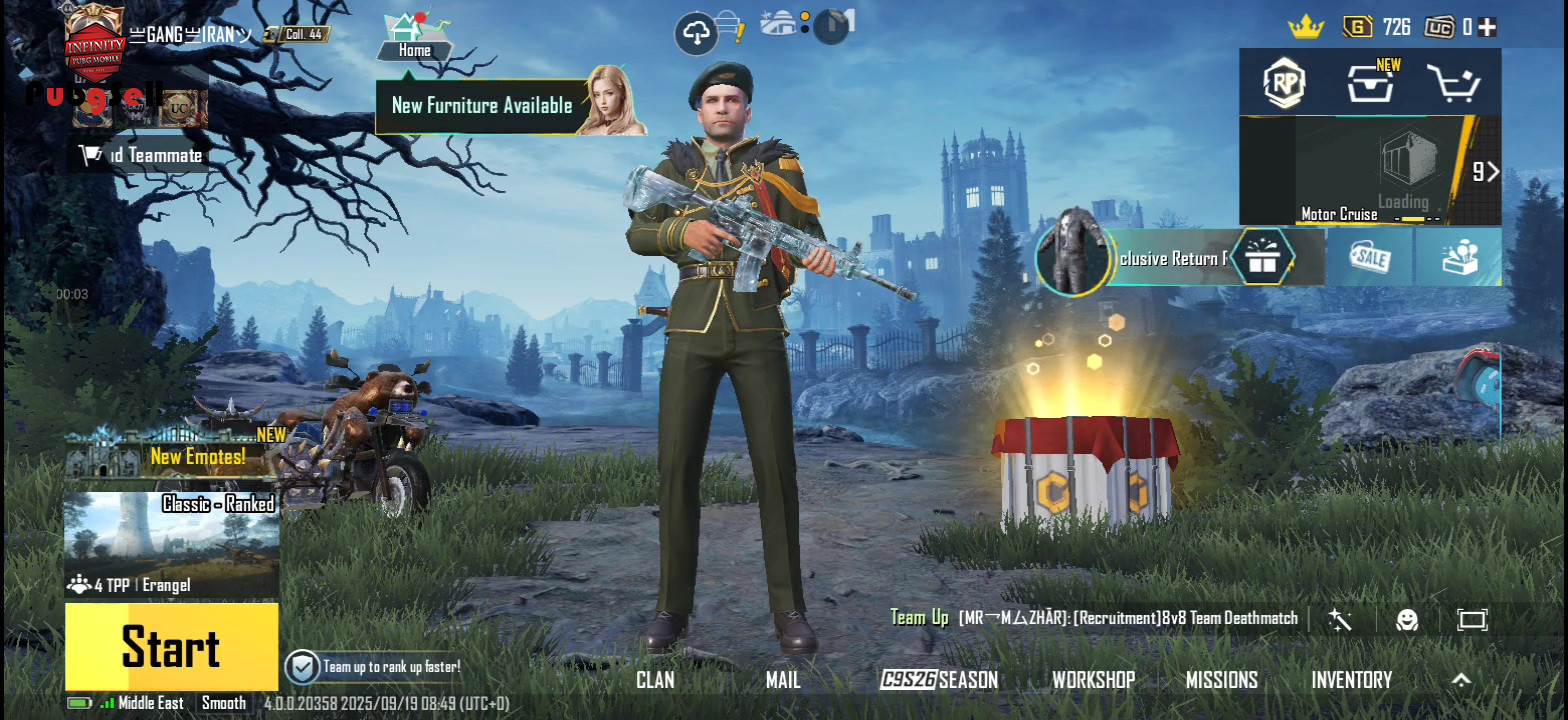
Task: Open the MISSIONS menu
Action: click(1221, 680)
